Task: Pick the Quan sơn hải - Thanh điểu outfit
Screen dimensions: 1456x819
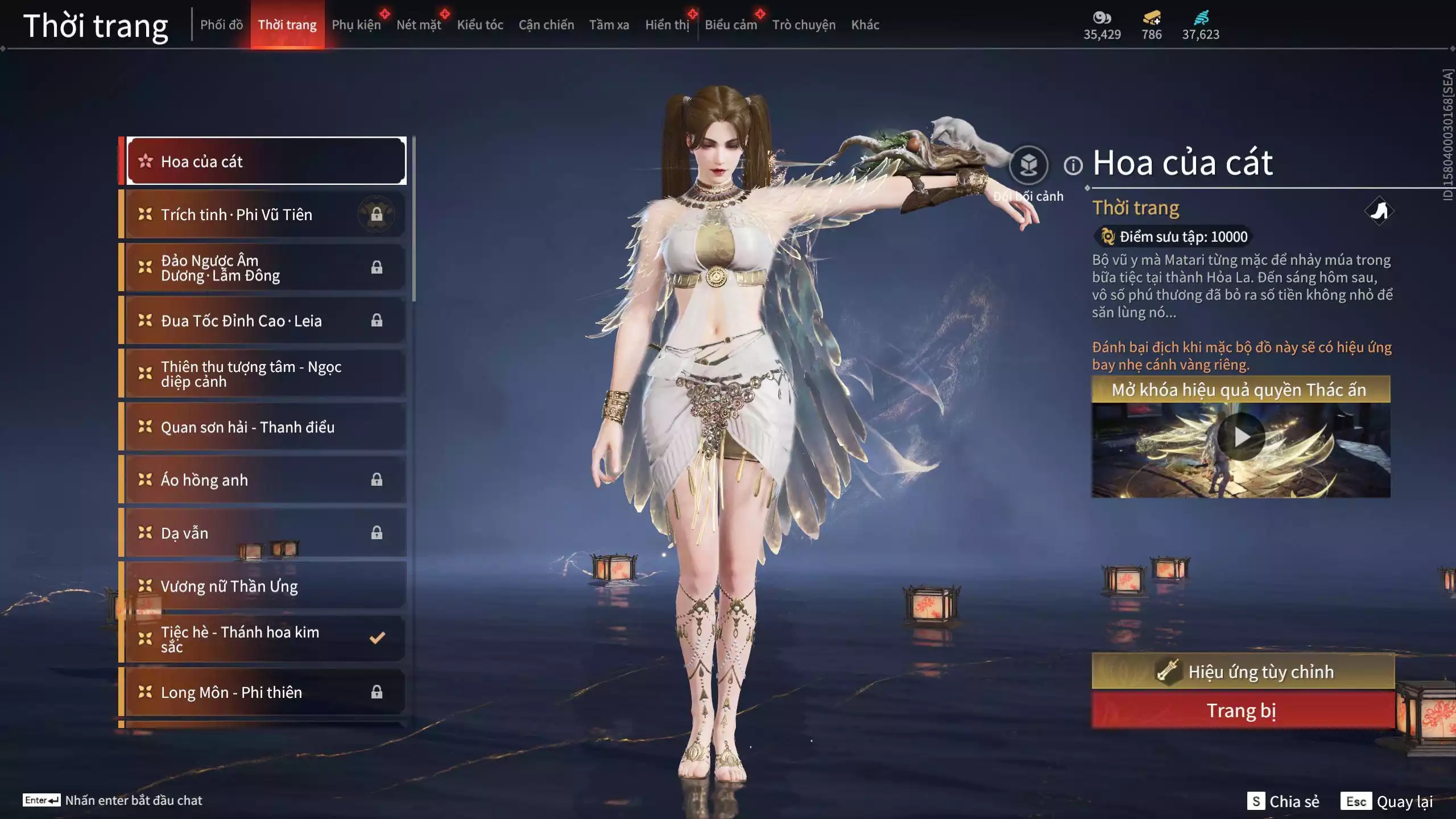Action: (x=266, y=427)
